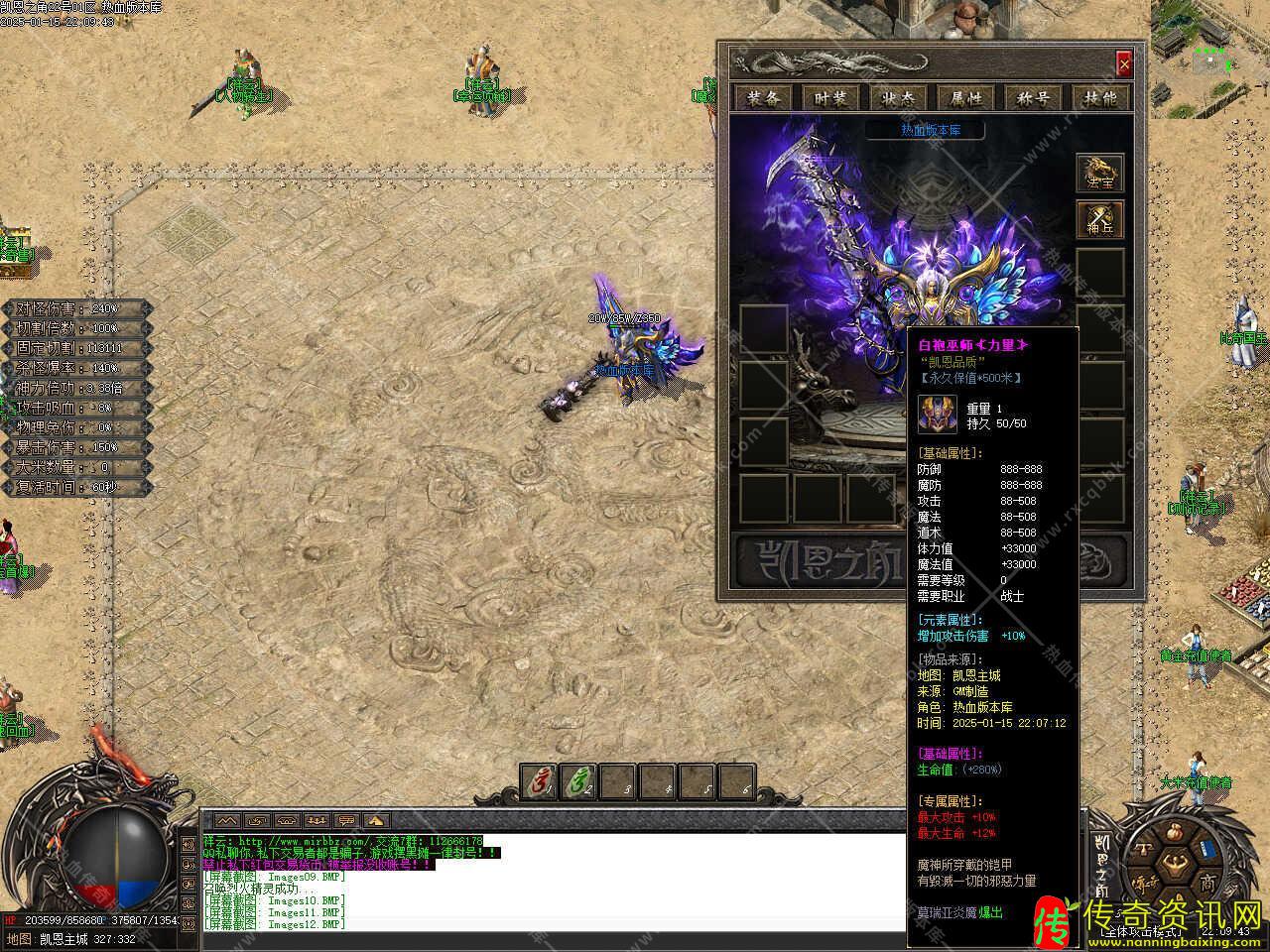1270x952 pixels.
Task: Click the mountain-shaped chat filter button
Action: pos(228,821)
